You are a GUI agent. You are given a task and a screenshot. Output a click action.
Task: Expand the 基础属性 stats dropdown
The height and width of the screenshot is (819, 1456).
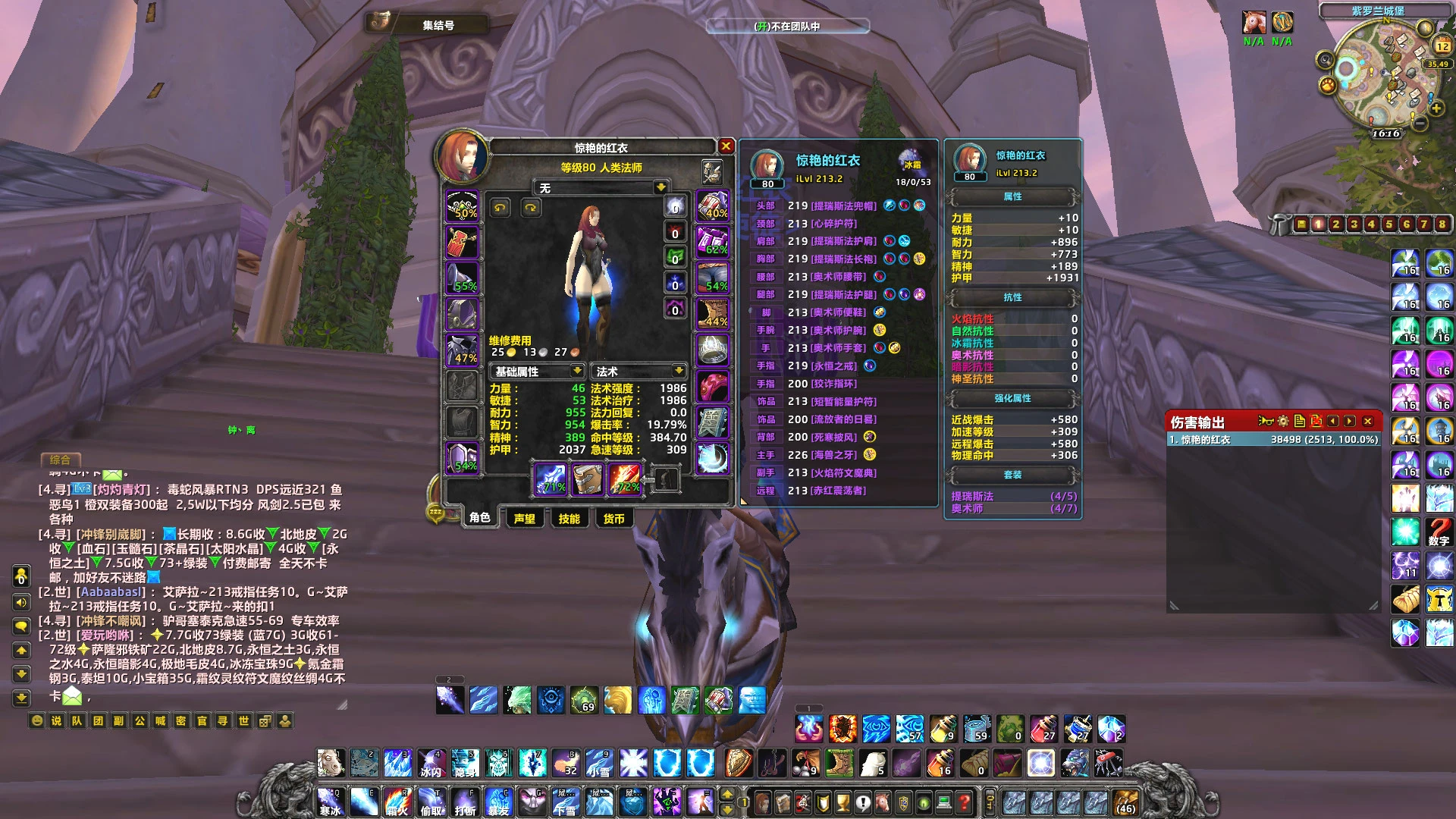pos(576,371)
